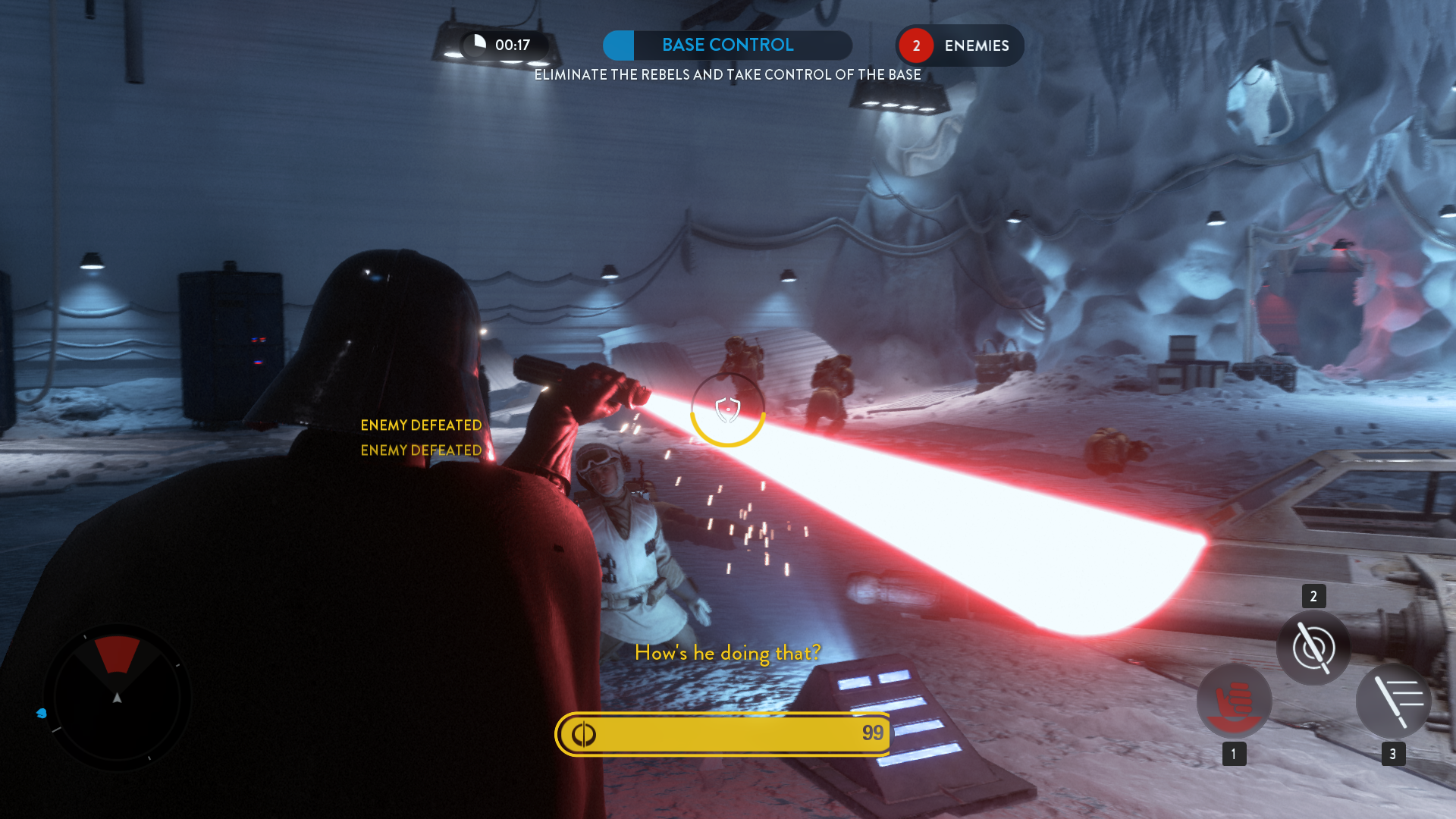Trigger the Heavy Strike lightsaber ability

click(x=1393, y=701)
